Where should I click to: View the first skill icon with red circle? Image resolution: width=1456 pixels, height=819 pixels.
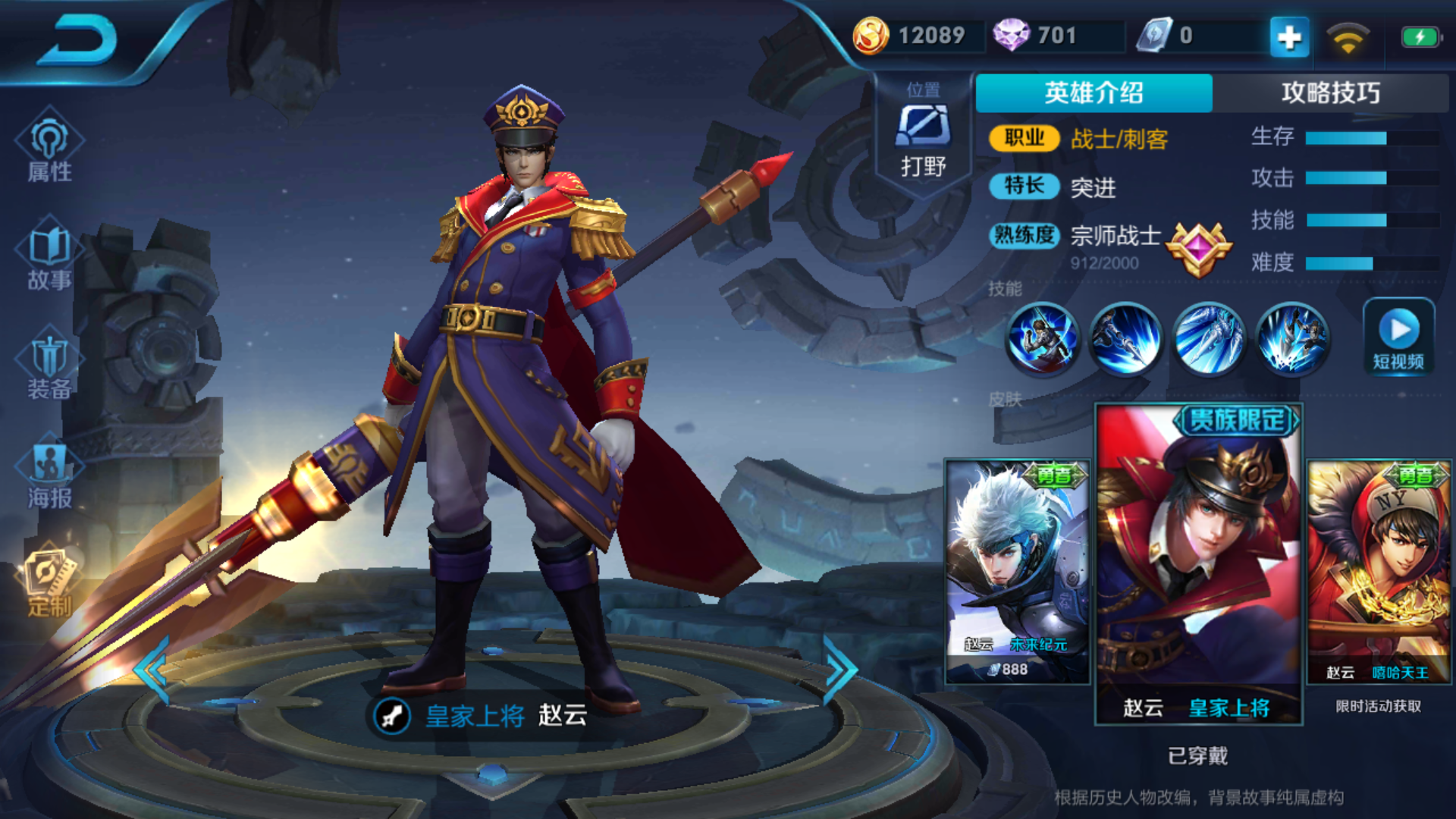(1043, 338)
